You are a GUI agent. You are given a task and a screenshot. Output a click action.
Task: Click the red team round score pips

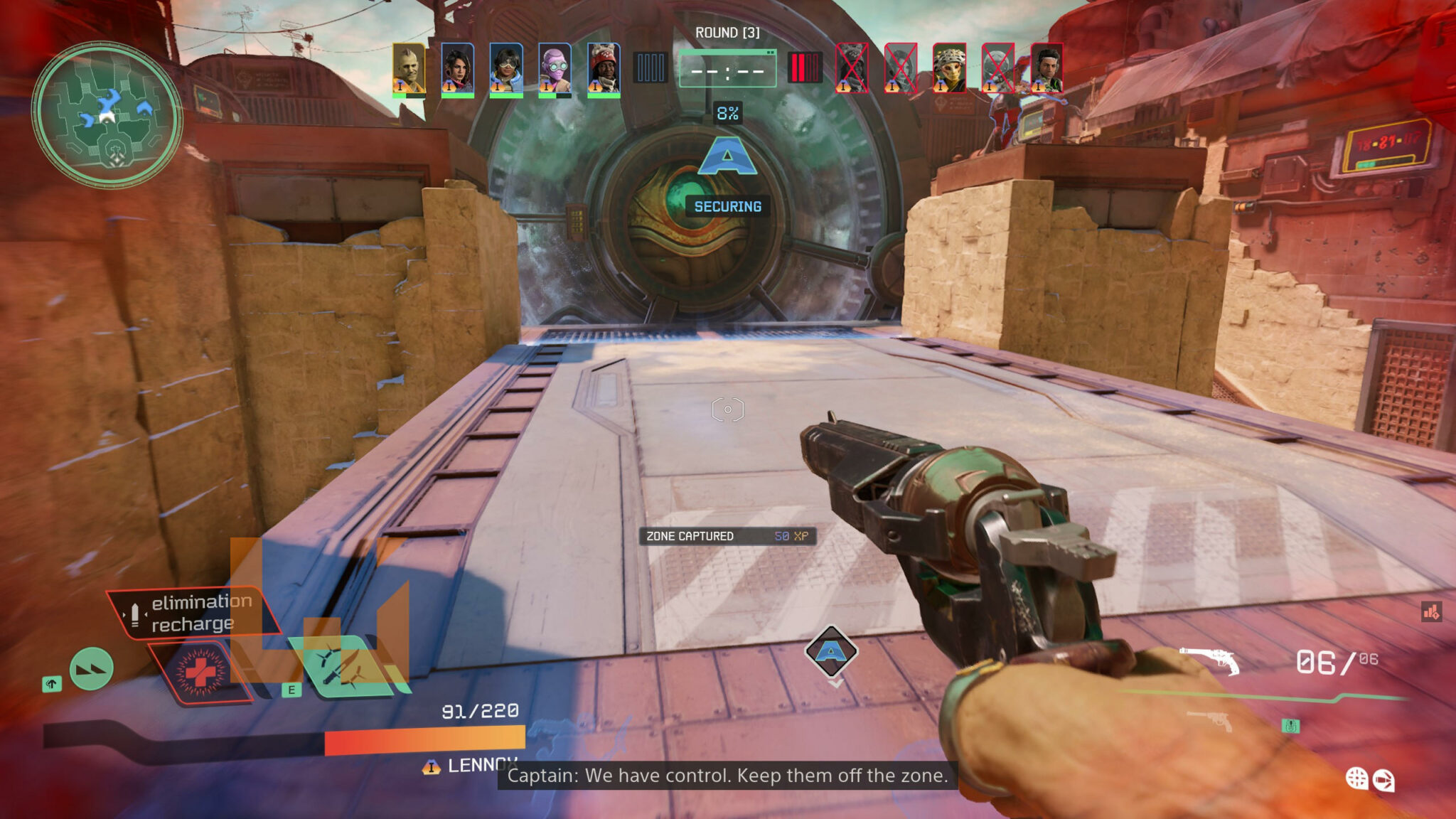pyautogui.click(x=804, y=68)
